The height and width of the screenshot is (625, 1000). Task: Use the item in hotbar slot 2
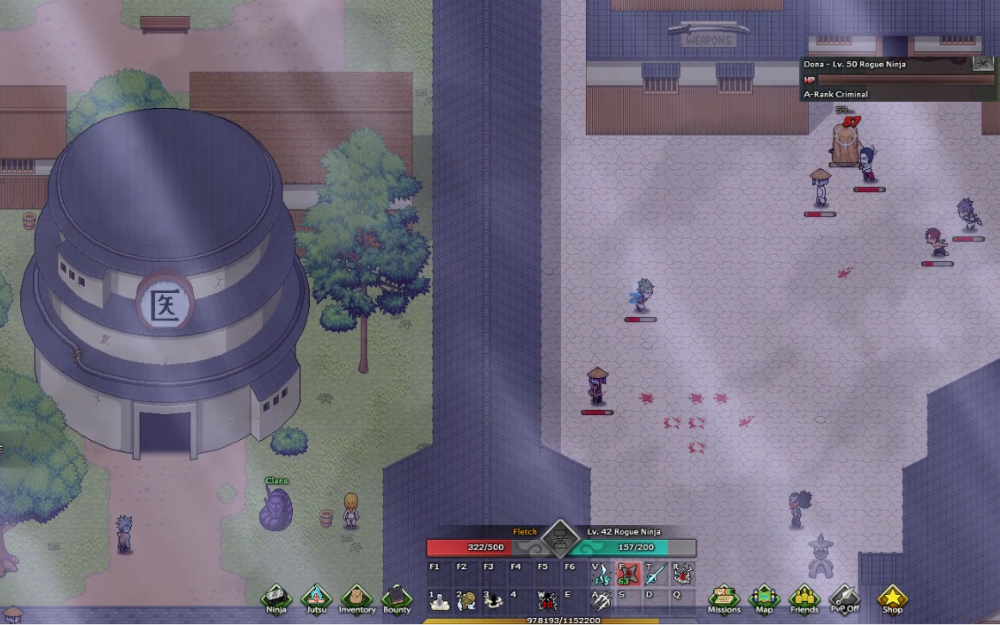pos(466,600)
